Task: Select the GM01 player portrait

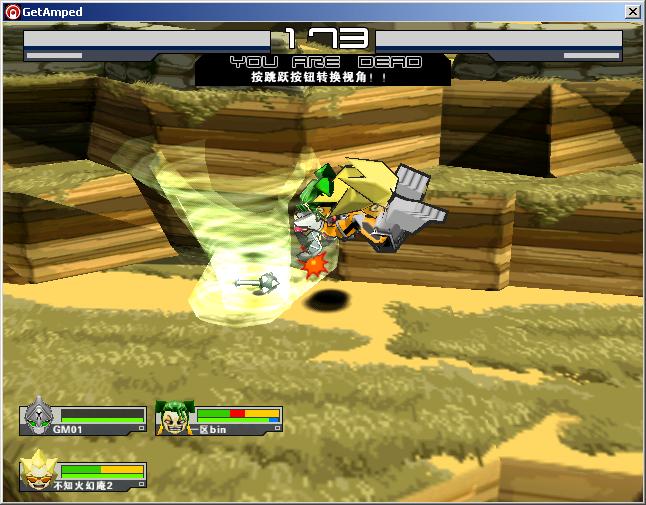Action: (x=39, y=415)
